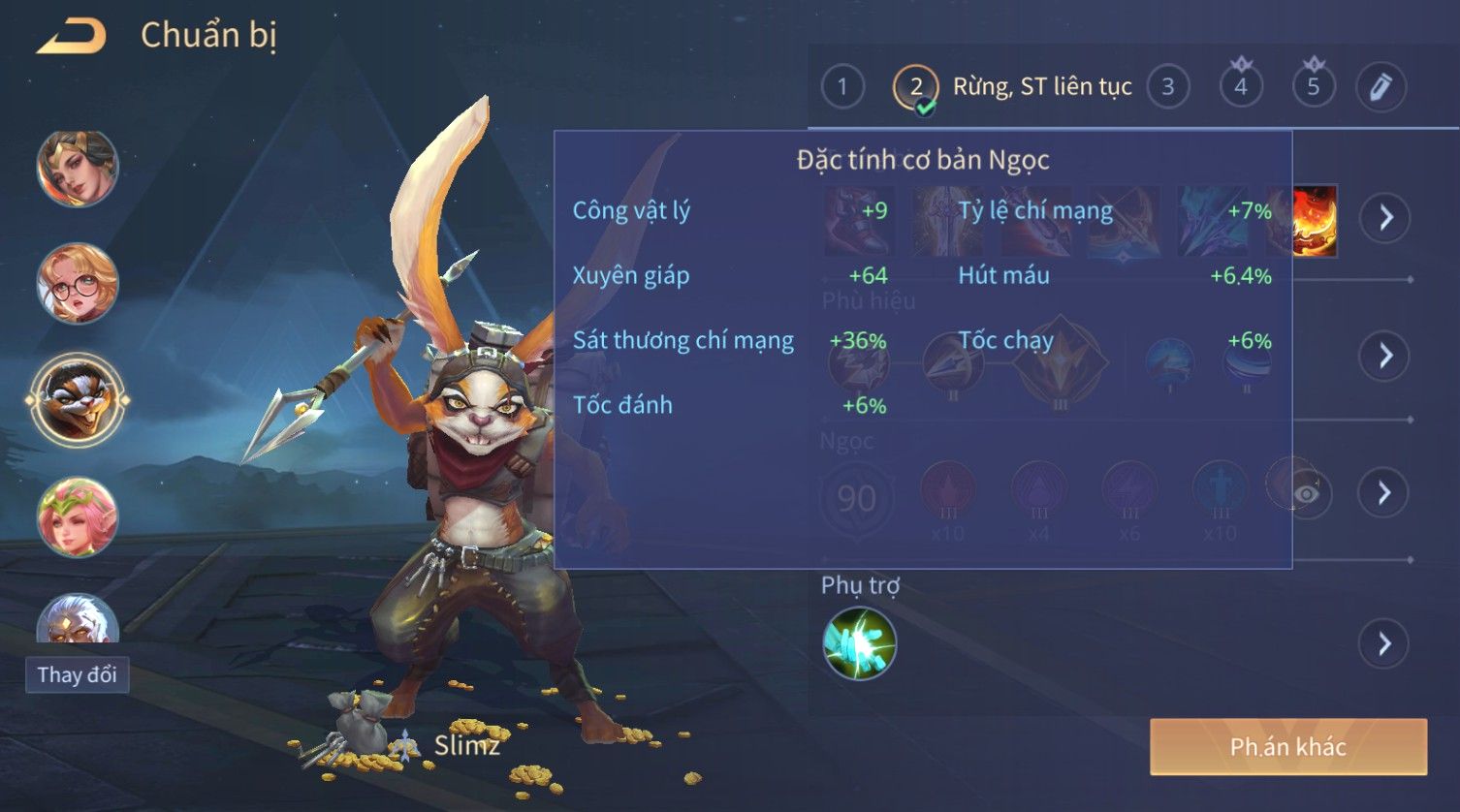Switch to loadout preset 4
Screen dimensions: 1460x812
(x=1240, y=87)
